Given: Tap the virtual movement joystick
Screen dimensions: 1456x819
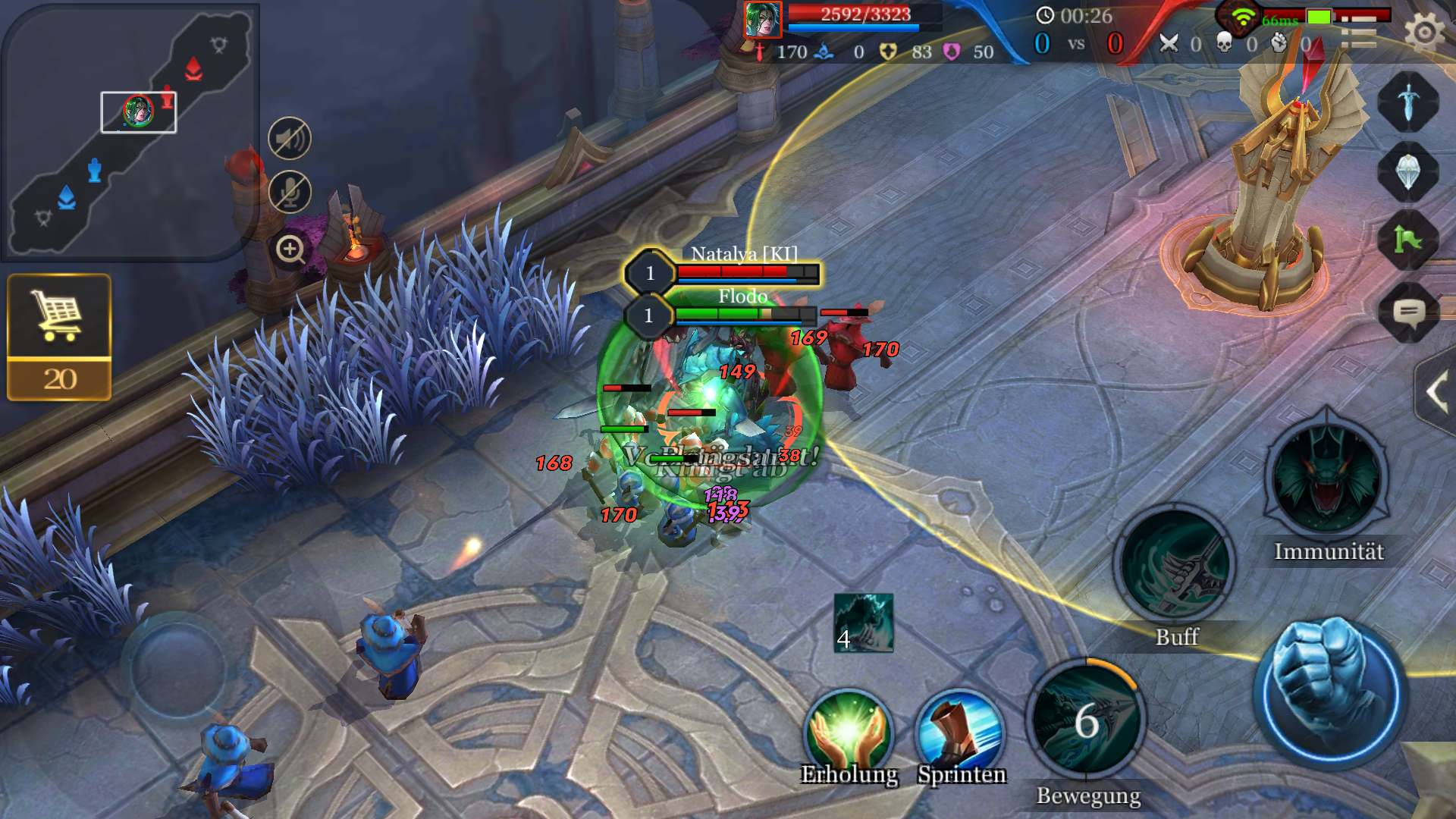Looking at the screenshot, I should pos(178,667).
